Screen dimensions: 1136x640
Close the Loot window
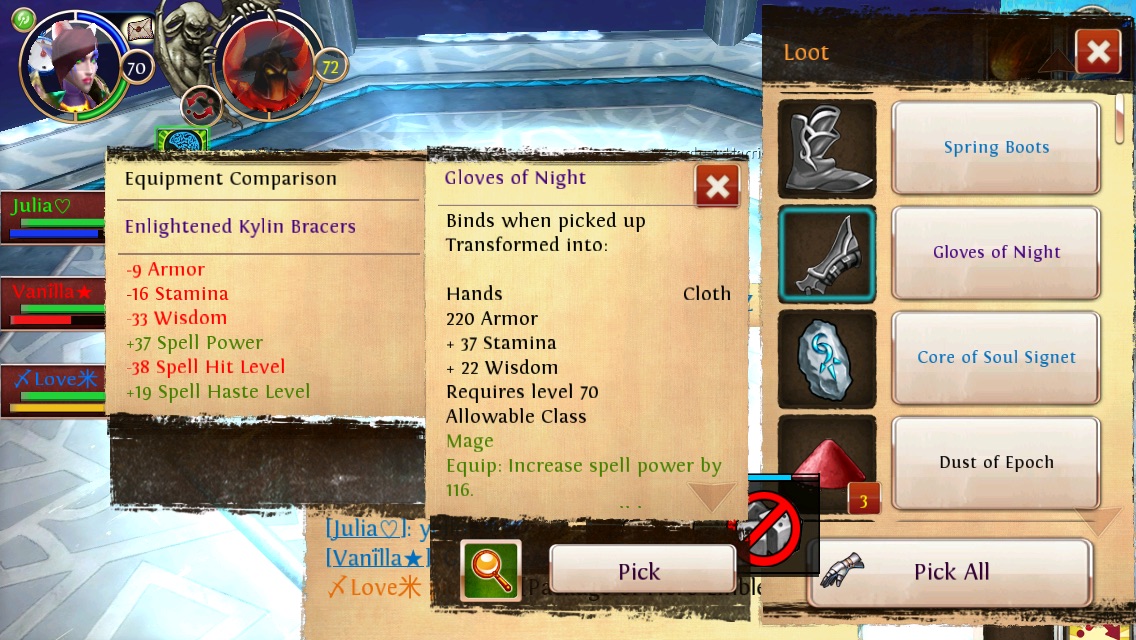coord(1097,52)
